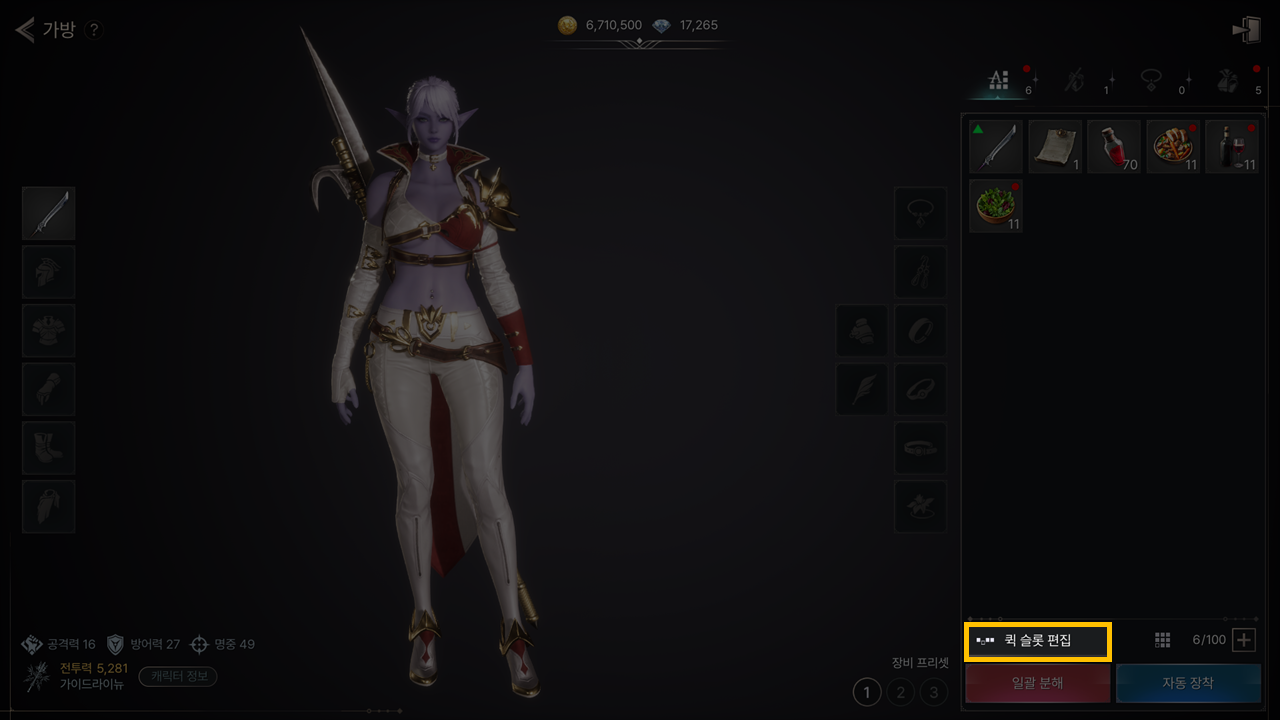Open the pouch items tab
The image size is (1280, 720).
click(x=1228, y=81)
